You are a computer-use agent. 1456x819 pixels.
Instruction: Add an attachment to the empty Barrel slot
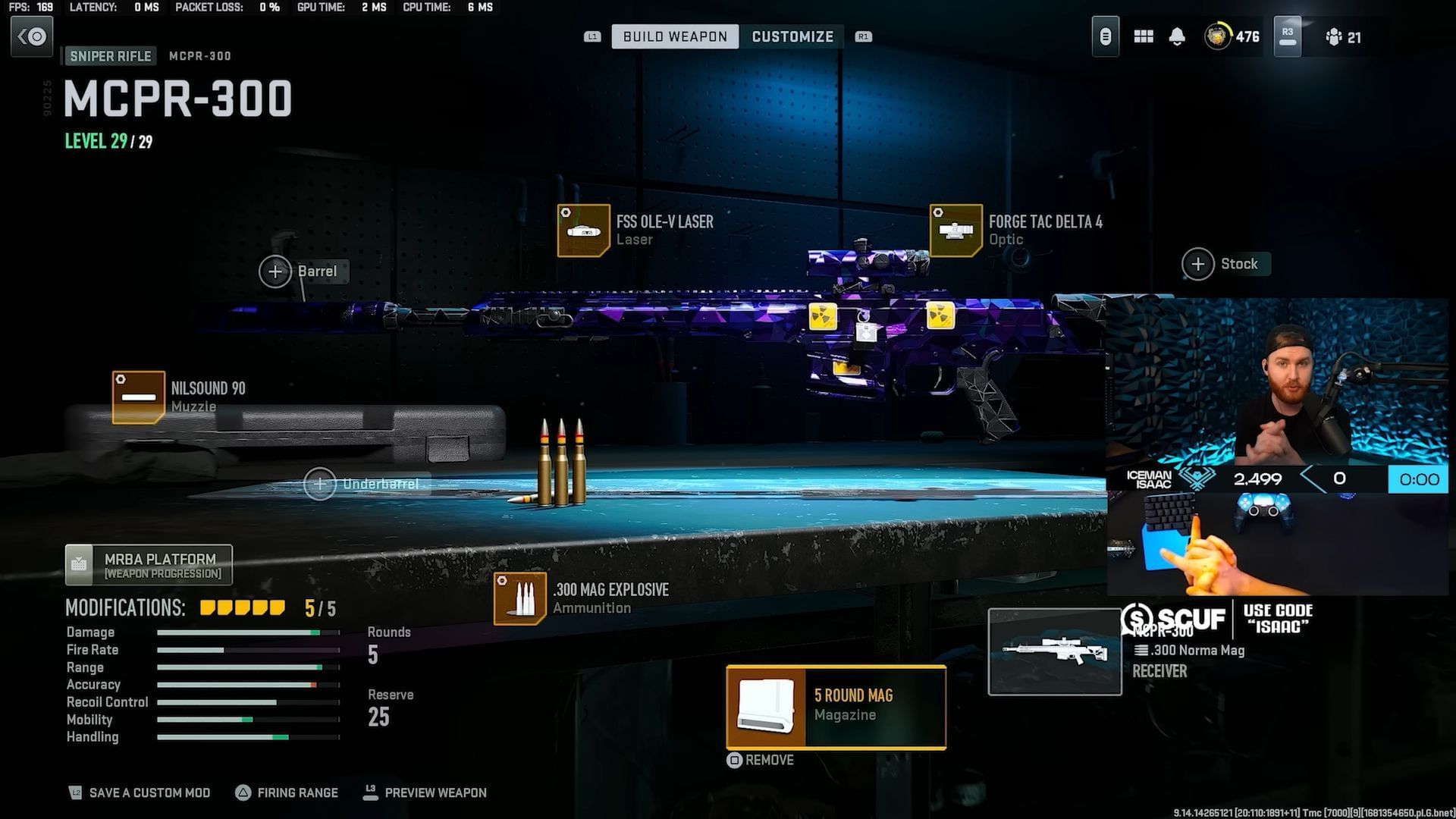(275, 271)
